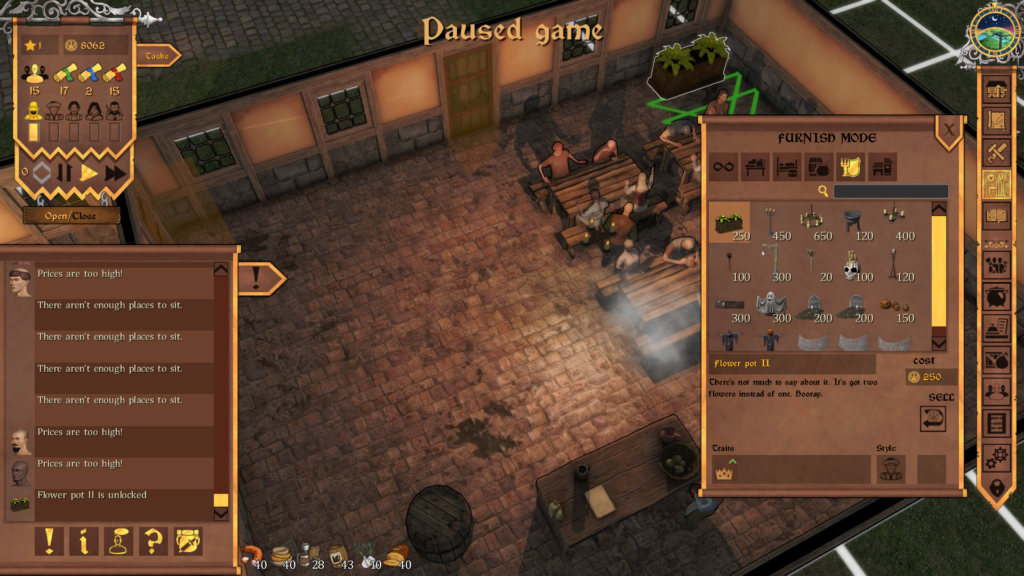Pause the game speed control
1024x576 pixels.
coord(64,172)
